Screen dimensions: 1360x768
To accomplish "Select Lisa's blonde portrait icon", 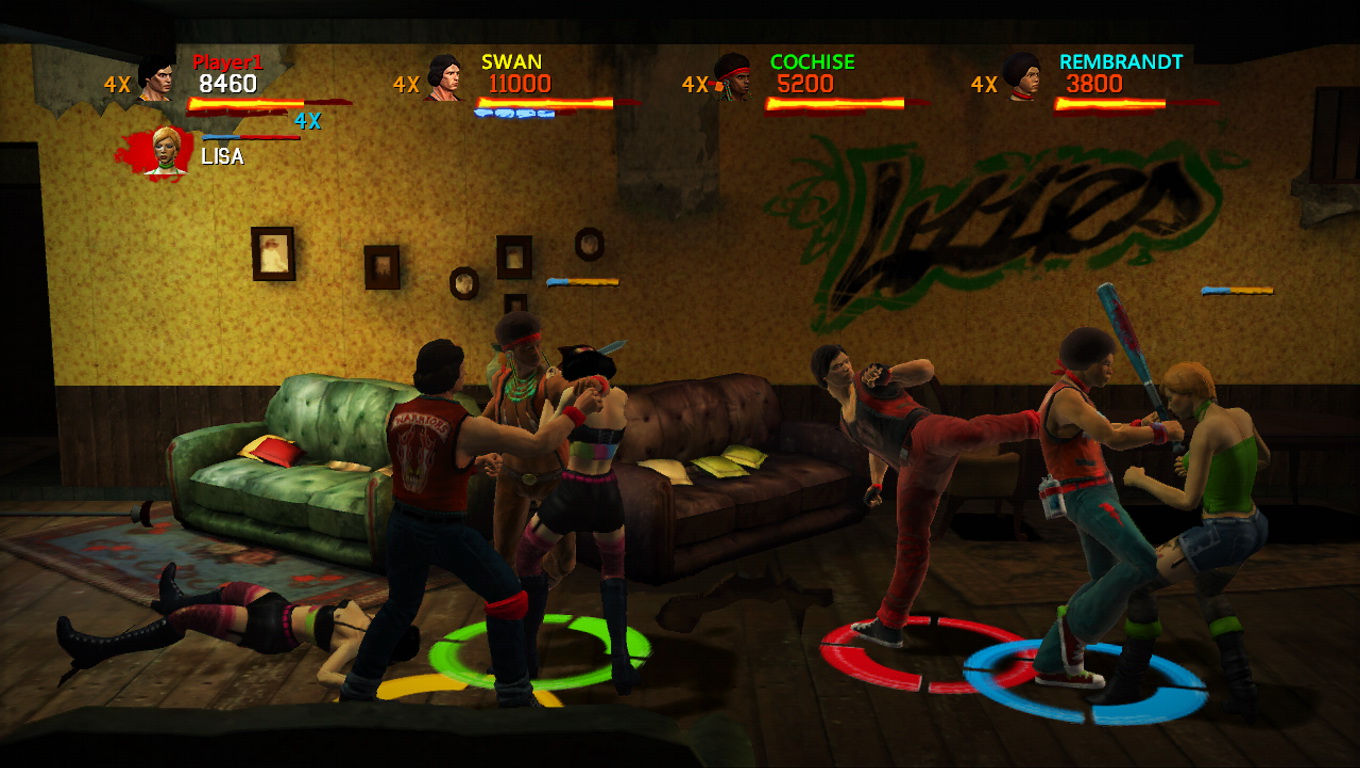I will tap(165, 151).
